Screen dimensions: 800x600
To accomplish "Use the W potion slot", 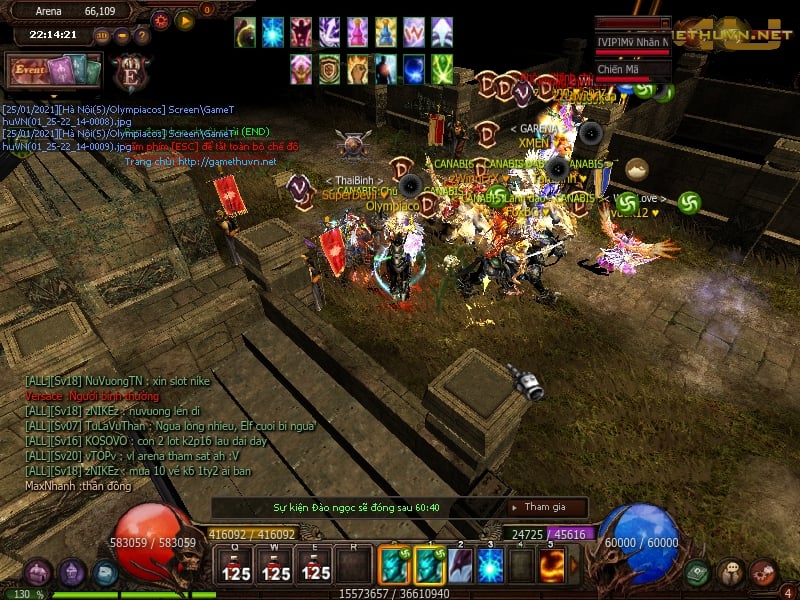I will (x=275, y=566).
